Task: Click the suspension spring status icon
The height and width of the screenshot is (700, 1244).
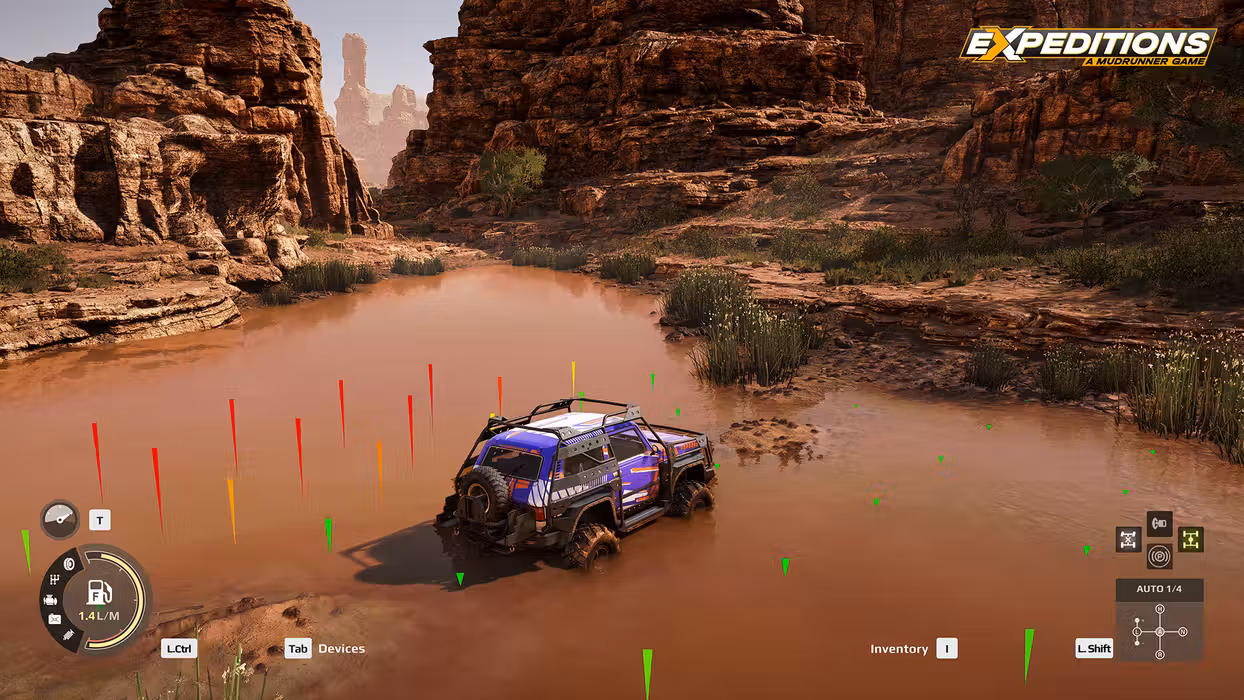Action: [x=68, y=634]
